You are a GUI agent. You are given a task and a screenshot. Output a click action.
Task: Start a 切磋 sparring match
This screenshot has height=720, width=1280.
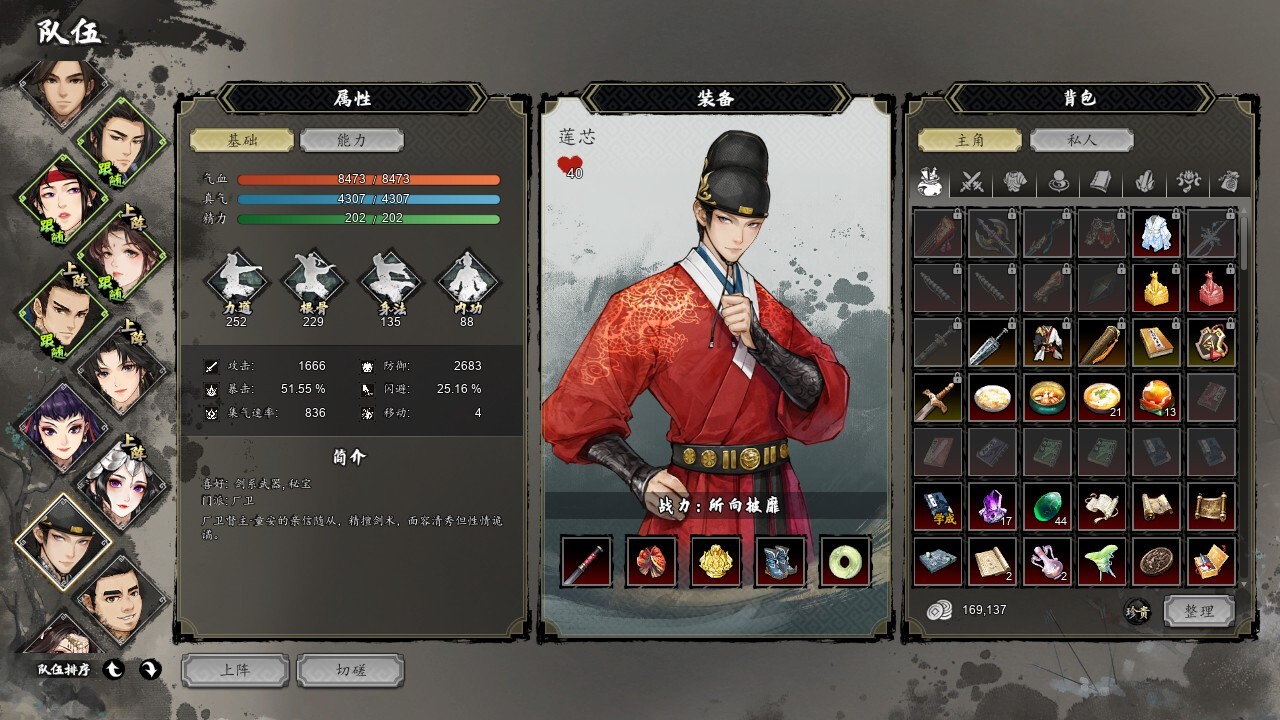click(x=350, y=670)
